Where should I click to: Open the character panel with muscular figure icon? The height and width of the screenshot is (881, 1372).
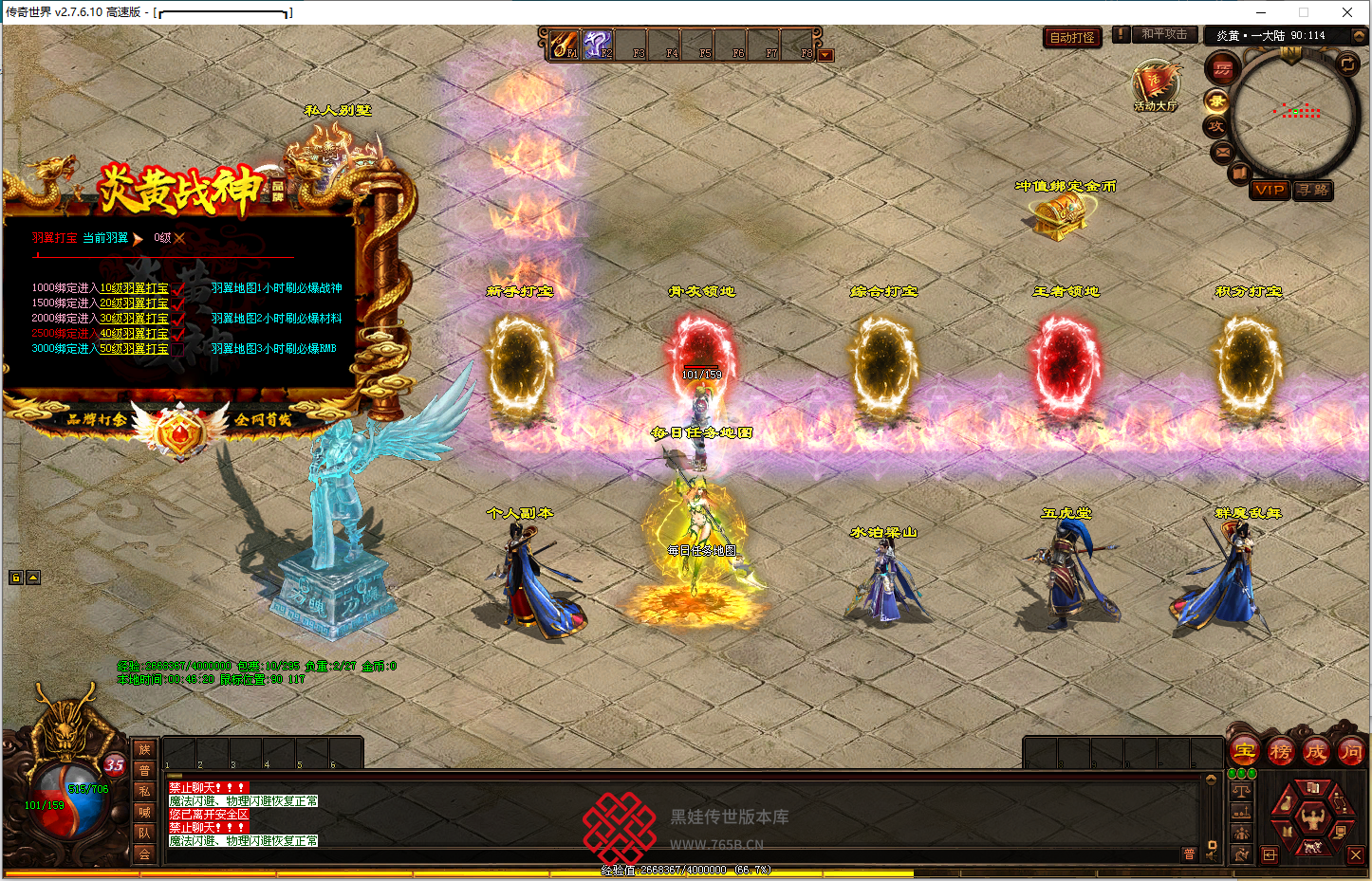point(1313,817)
